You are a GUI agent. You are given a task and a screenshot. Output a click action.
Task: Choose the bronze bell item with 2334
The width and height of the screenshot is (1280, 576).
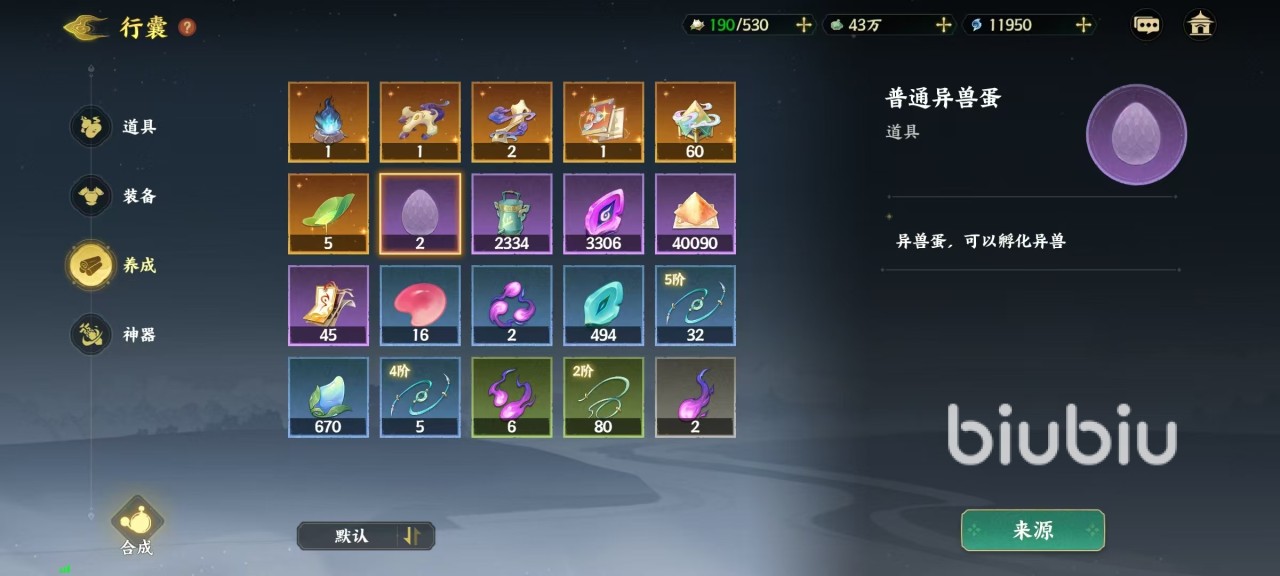pos(512,214)
